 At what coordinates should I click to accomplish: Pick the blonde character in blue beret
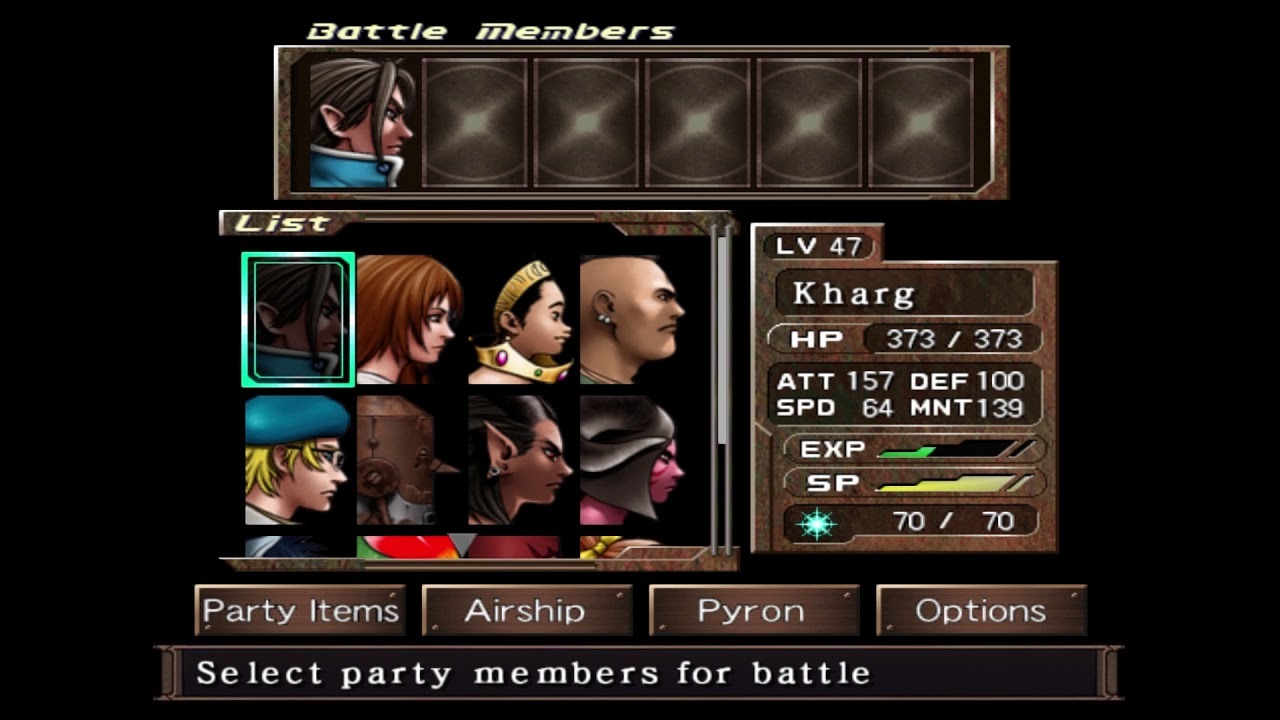298,459
